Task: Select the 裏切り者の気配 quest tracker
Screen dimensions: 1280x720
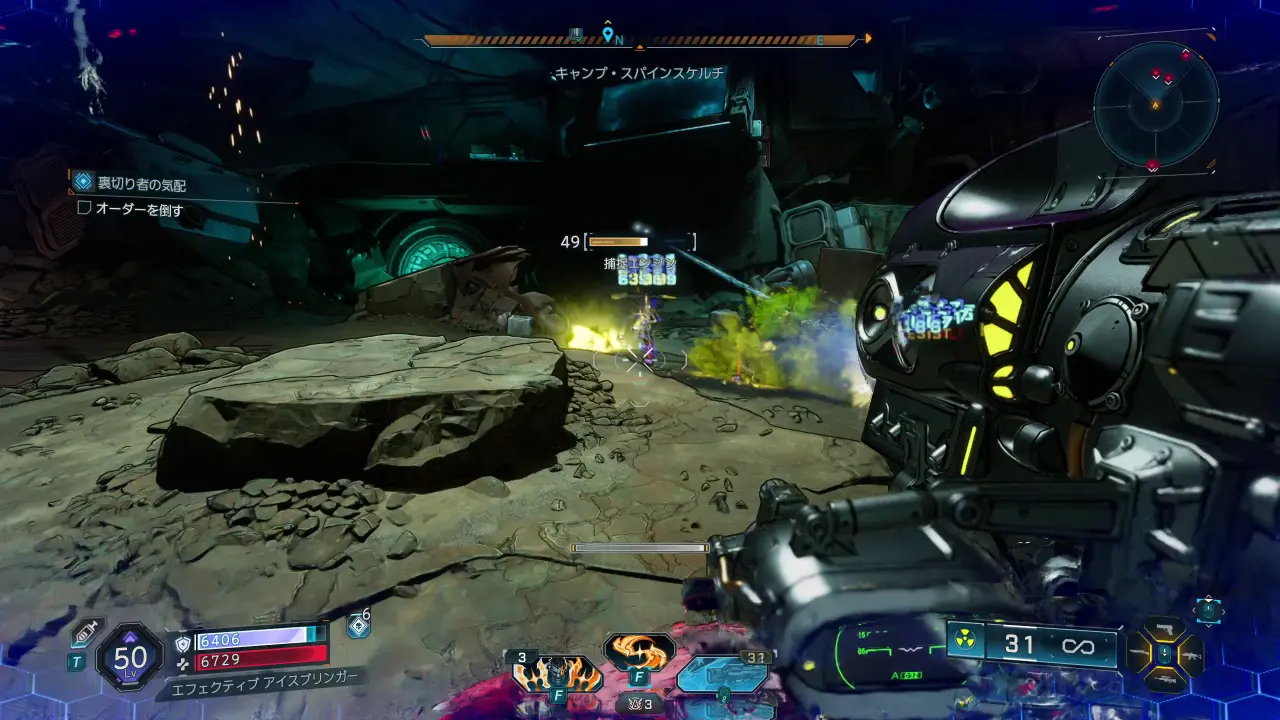Action: coord(141,184)
